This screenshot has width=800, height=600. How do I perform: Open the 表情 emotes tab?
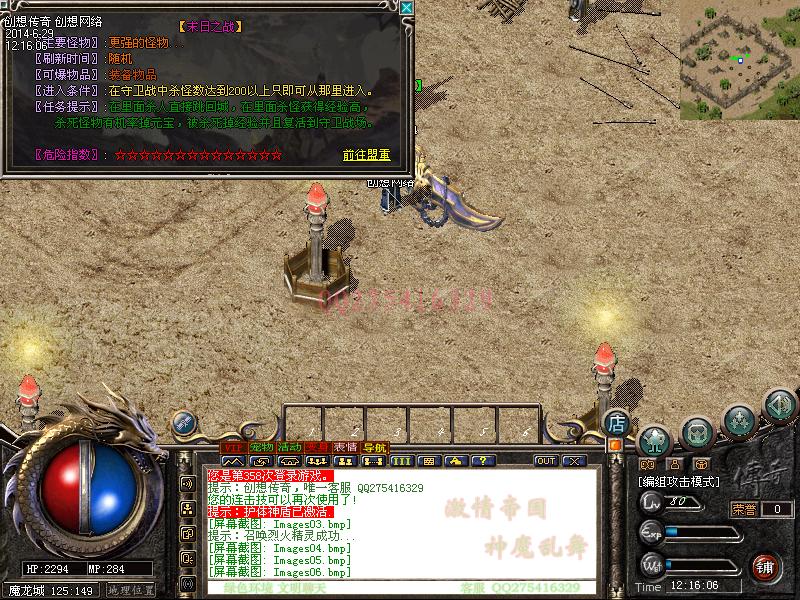346,447
